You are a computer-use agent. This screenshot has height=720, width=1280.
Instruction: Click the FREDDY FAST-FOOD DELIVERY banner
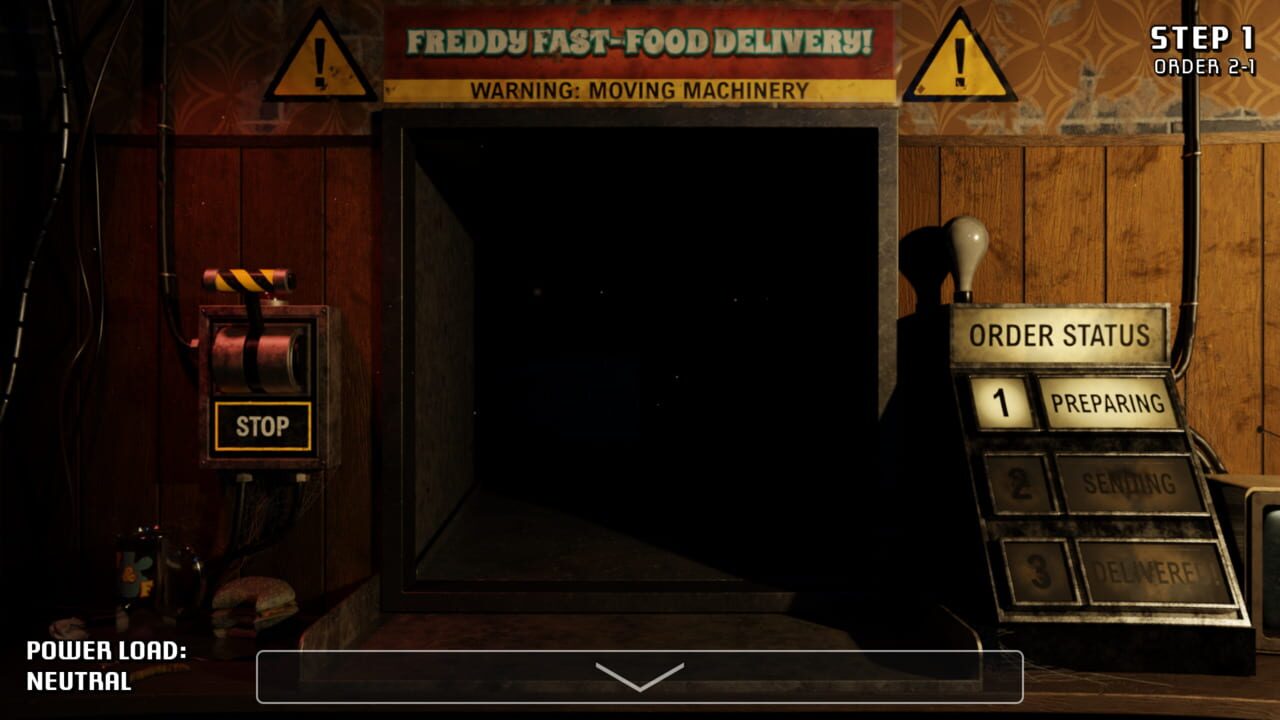642,42
